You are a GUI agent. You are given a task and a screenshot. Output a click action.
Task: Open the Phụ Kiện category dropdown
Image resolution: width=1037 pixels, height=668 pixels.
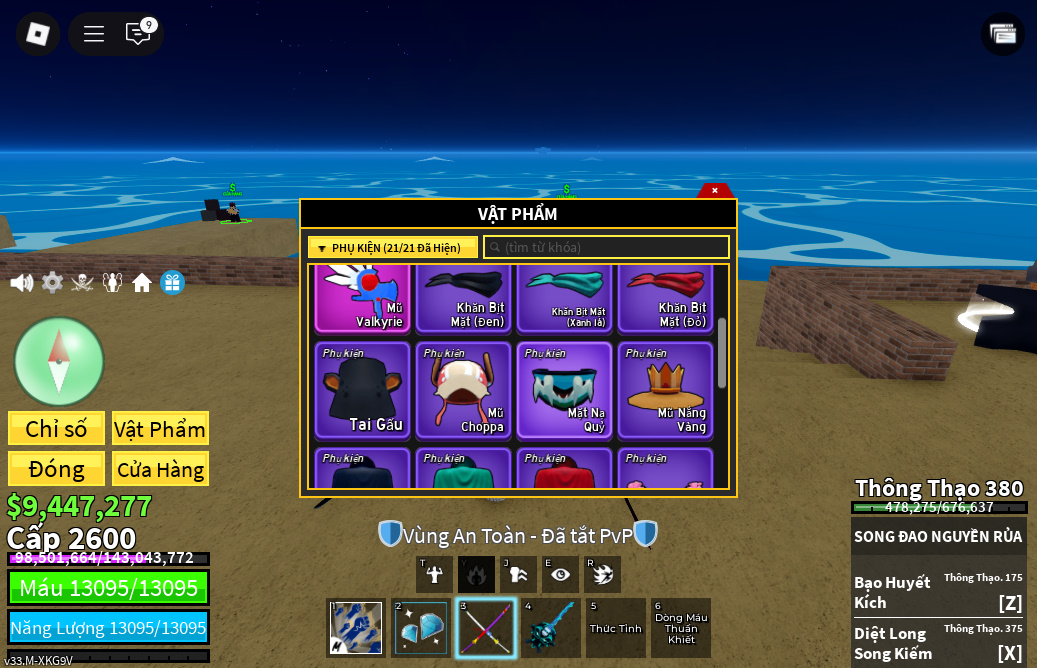click(x=393, y=248)
